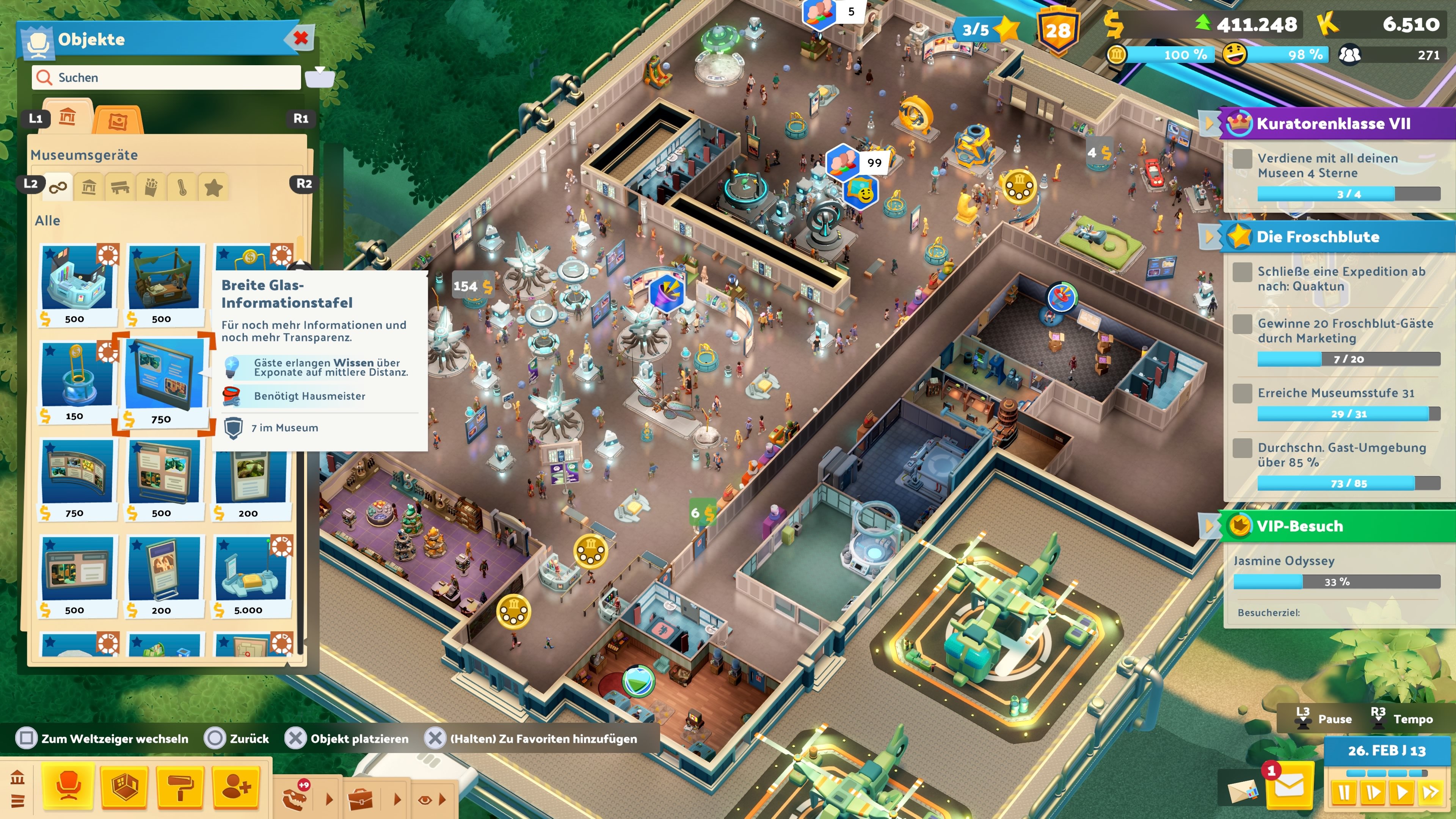Image resolution: width=1456 pixels, height=819 pixels.
Task: Choose the 150 priced donation stand tile
Action: pyautogui.click(x=77, y=383)
